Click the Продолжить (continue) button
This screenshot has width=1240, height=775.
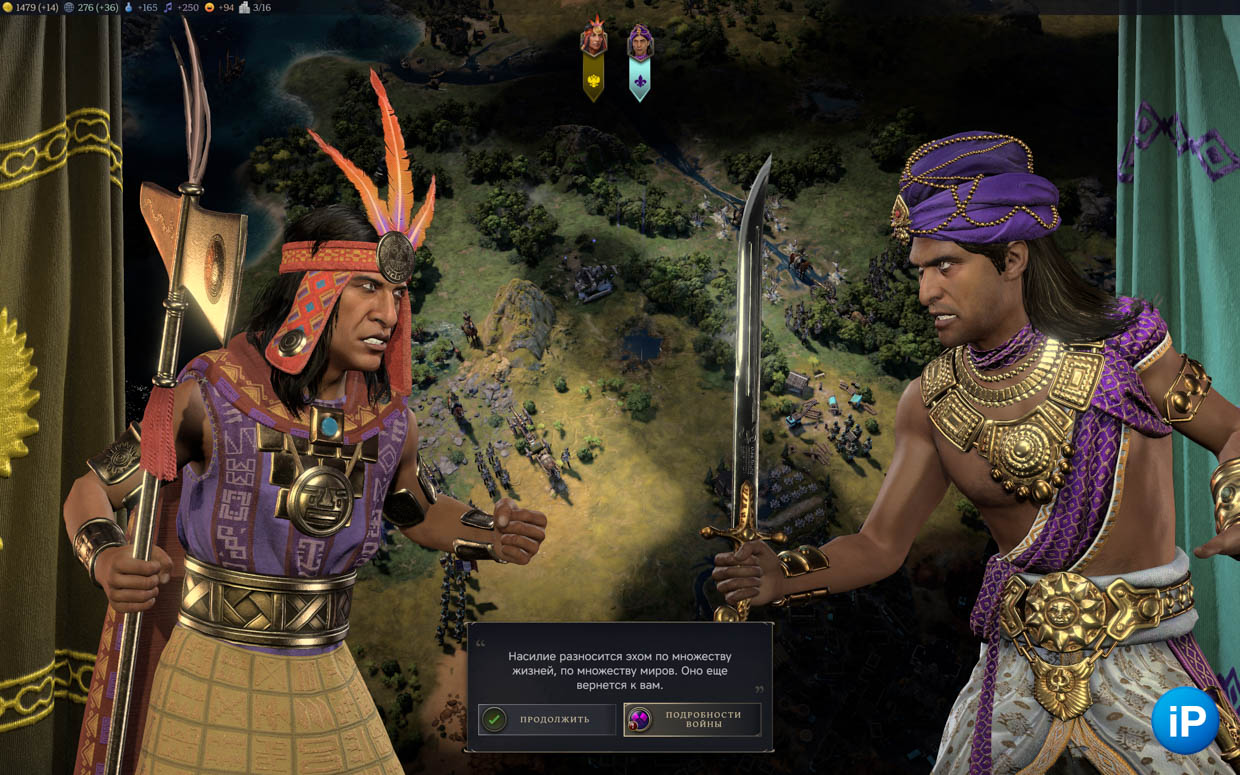coord(546,719)
